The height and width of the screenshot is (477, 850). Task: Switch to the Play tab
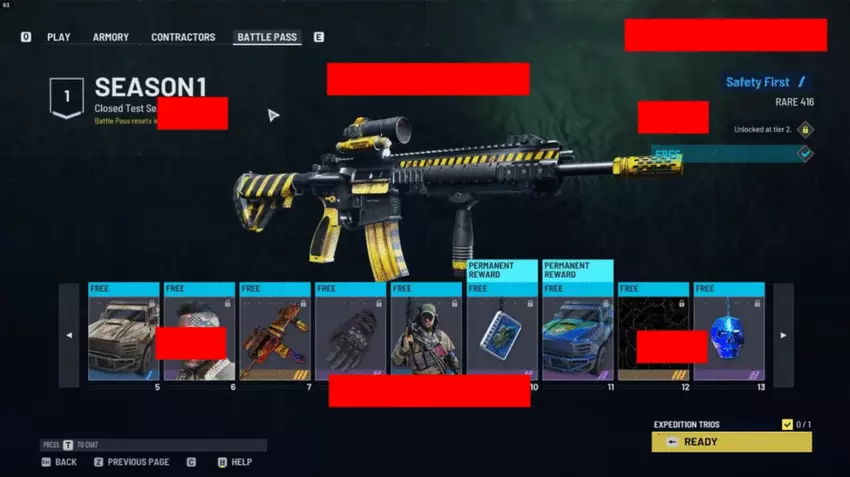[x=58, y=37]
